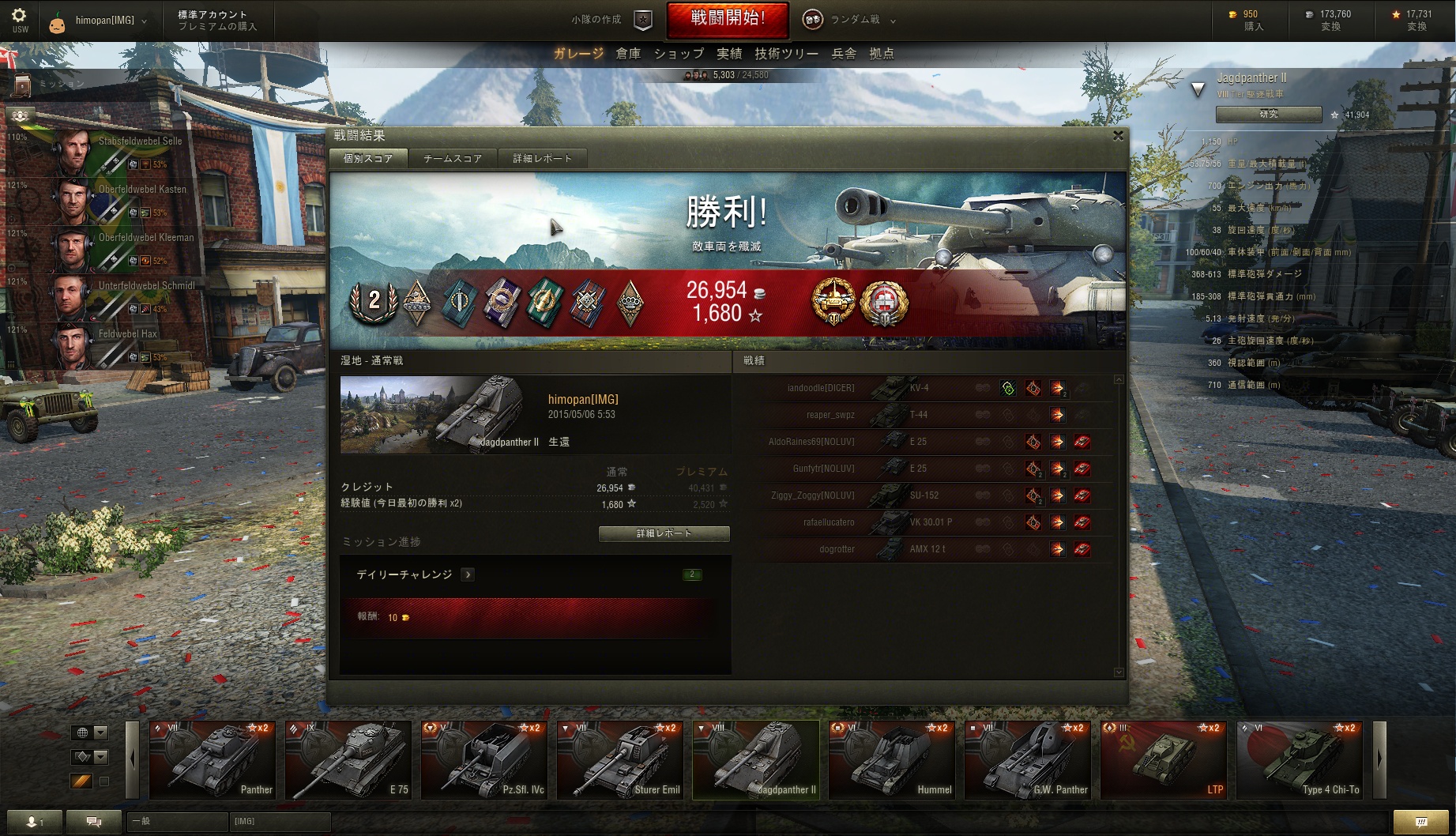This screenshot has height=836, width=1456.
Task: Select the 個別スコア tab
Action: point(368,158)
